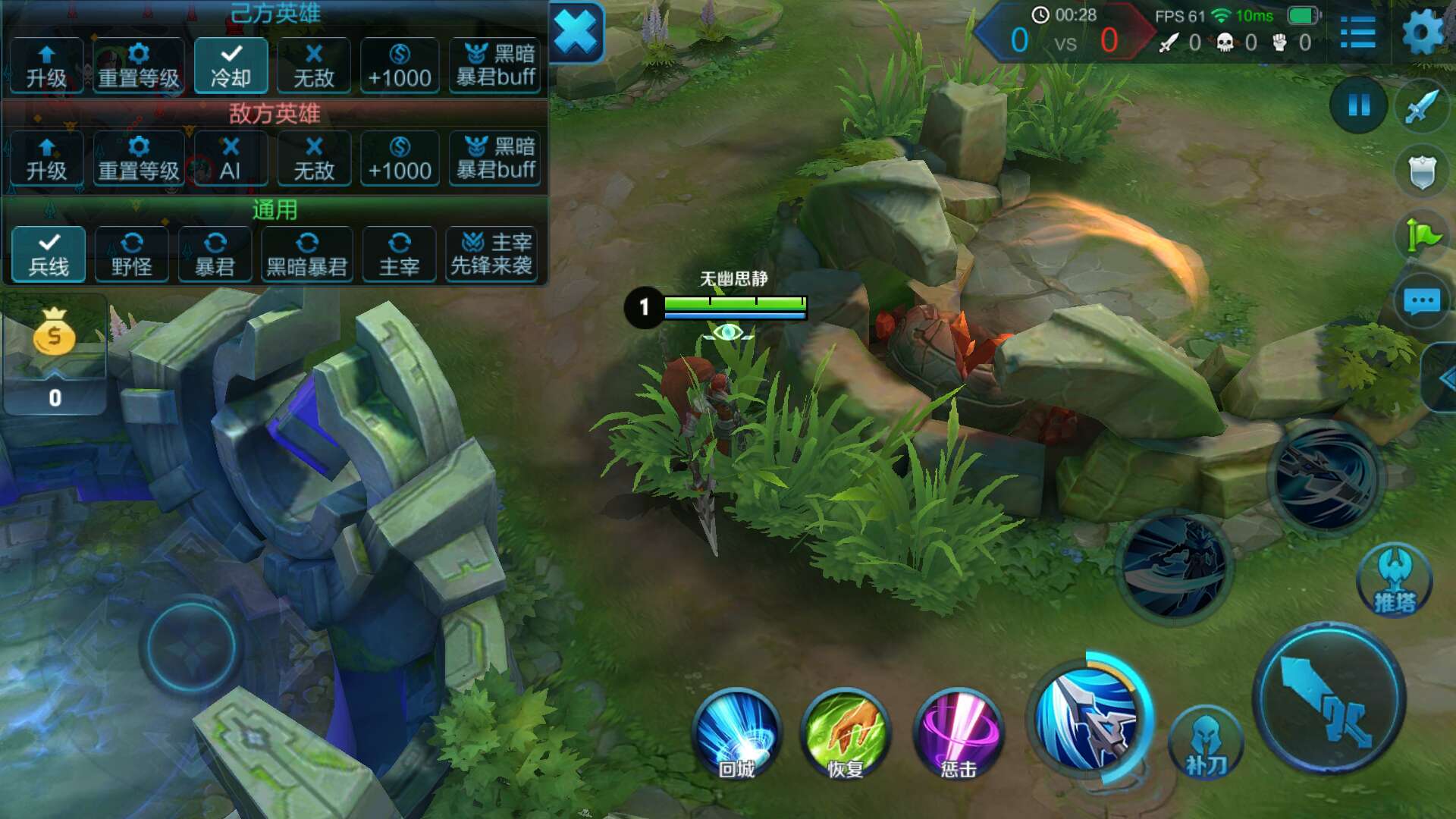Toggle the 冷却 cooldown option for own hero
The width and height of the screenshot is (1456, 819).
click(231, 66)
